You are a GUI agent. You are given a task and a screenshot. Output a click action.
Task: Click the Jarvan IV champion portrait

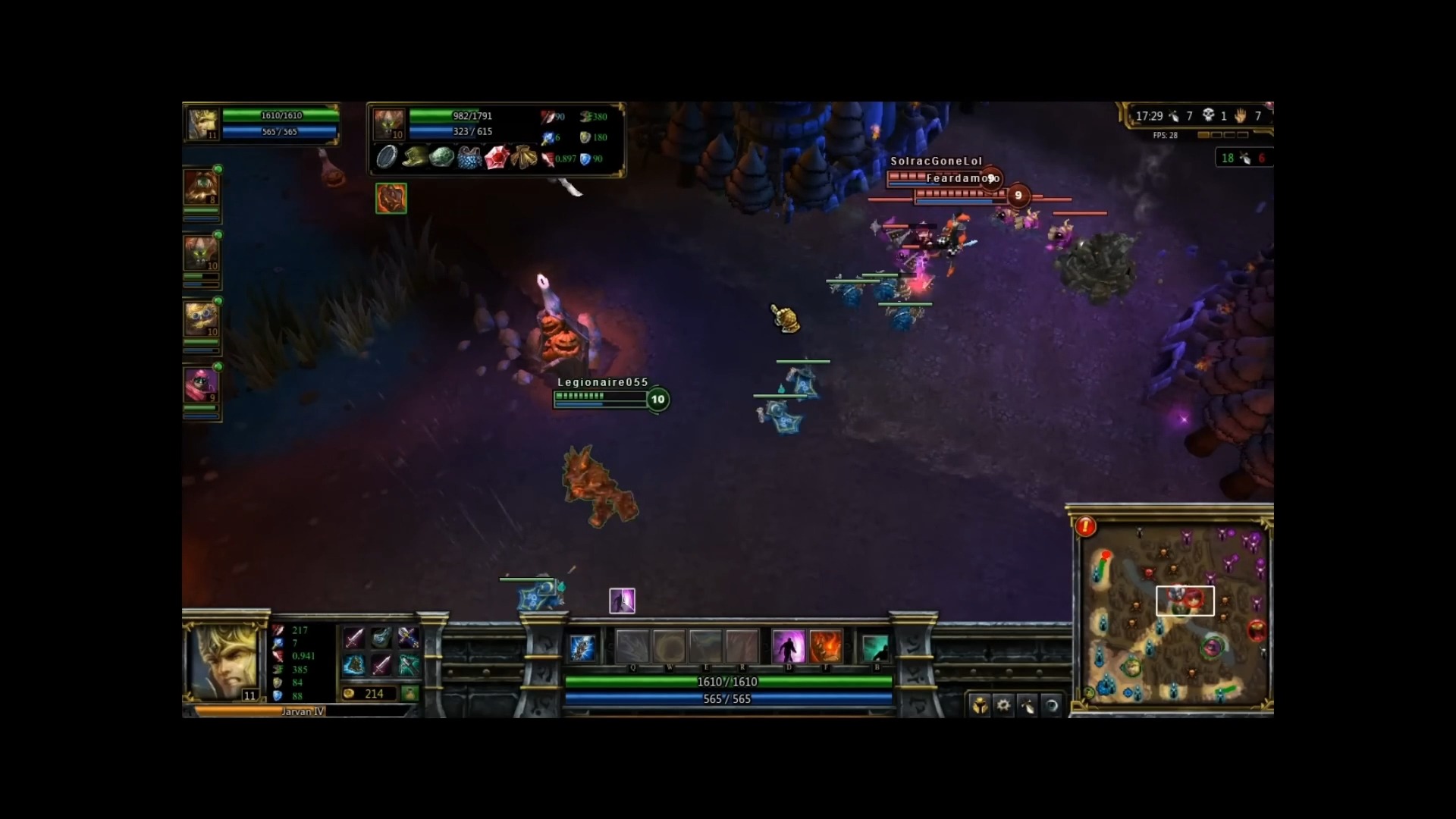(x=224, y=660)
